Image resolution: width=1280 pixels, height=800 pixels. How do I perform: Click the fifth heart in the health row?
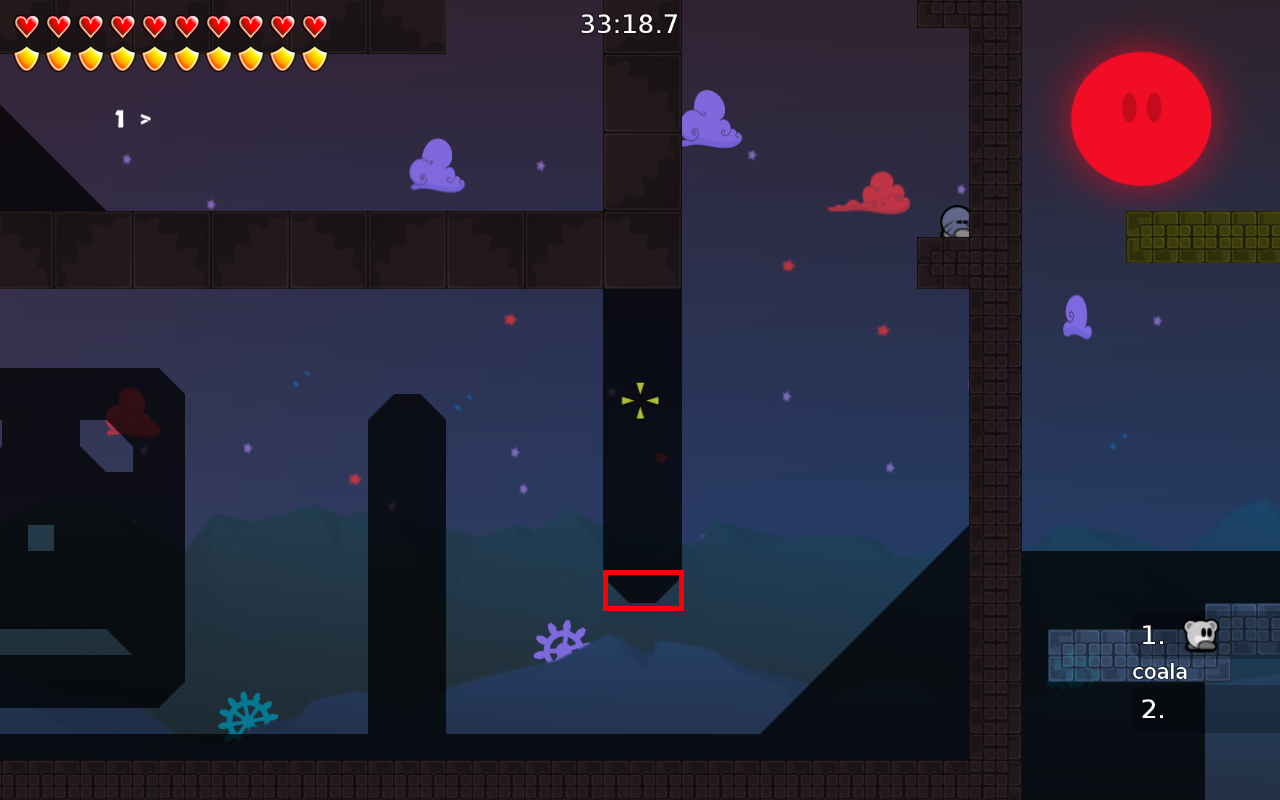click(152, 26)
